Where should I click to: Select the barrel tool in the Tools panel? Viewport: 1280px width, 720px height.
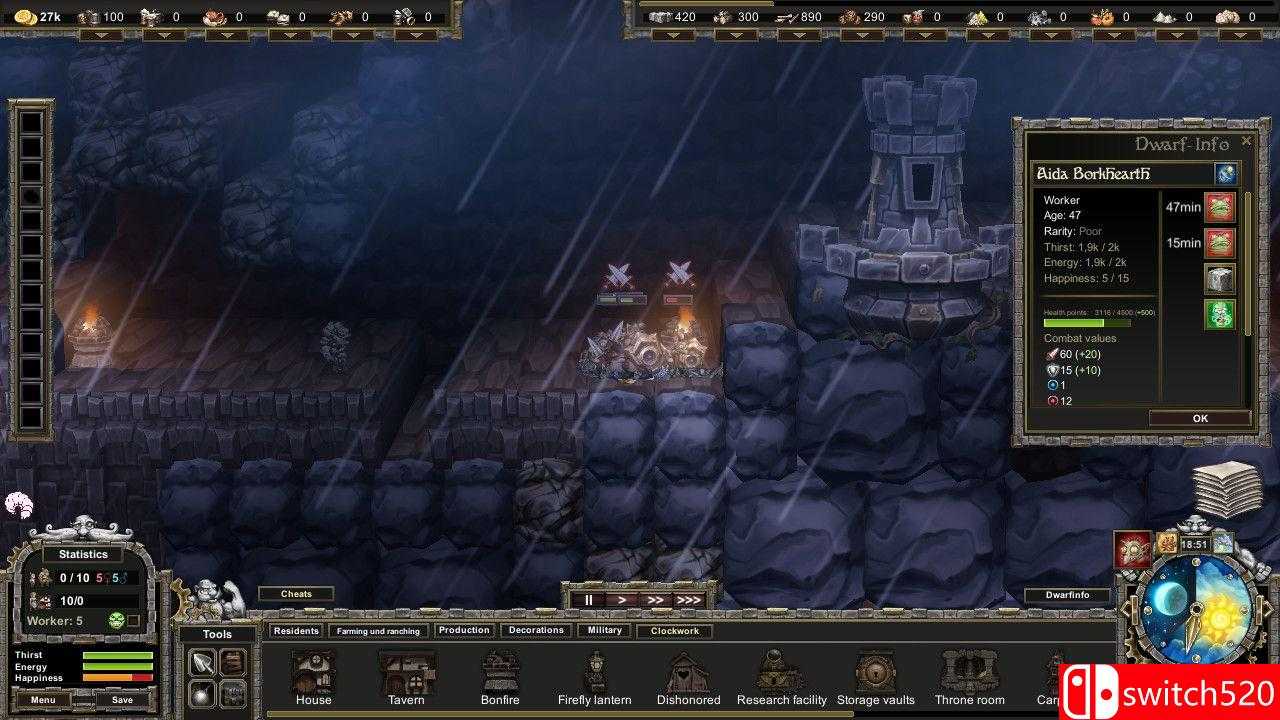(x=232, y=661)
